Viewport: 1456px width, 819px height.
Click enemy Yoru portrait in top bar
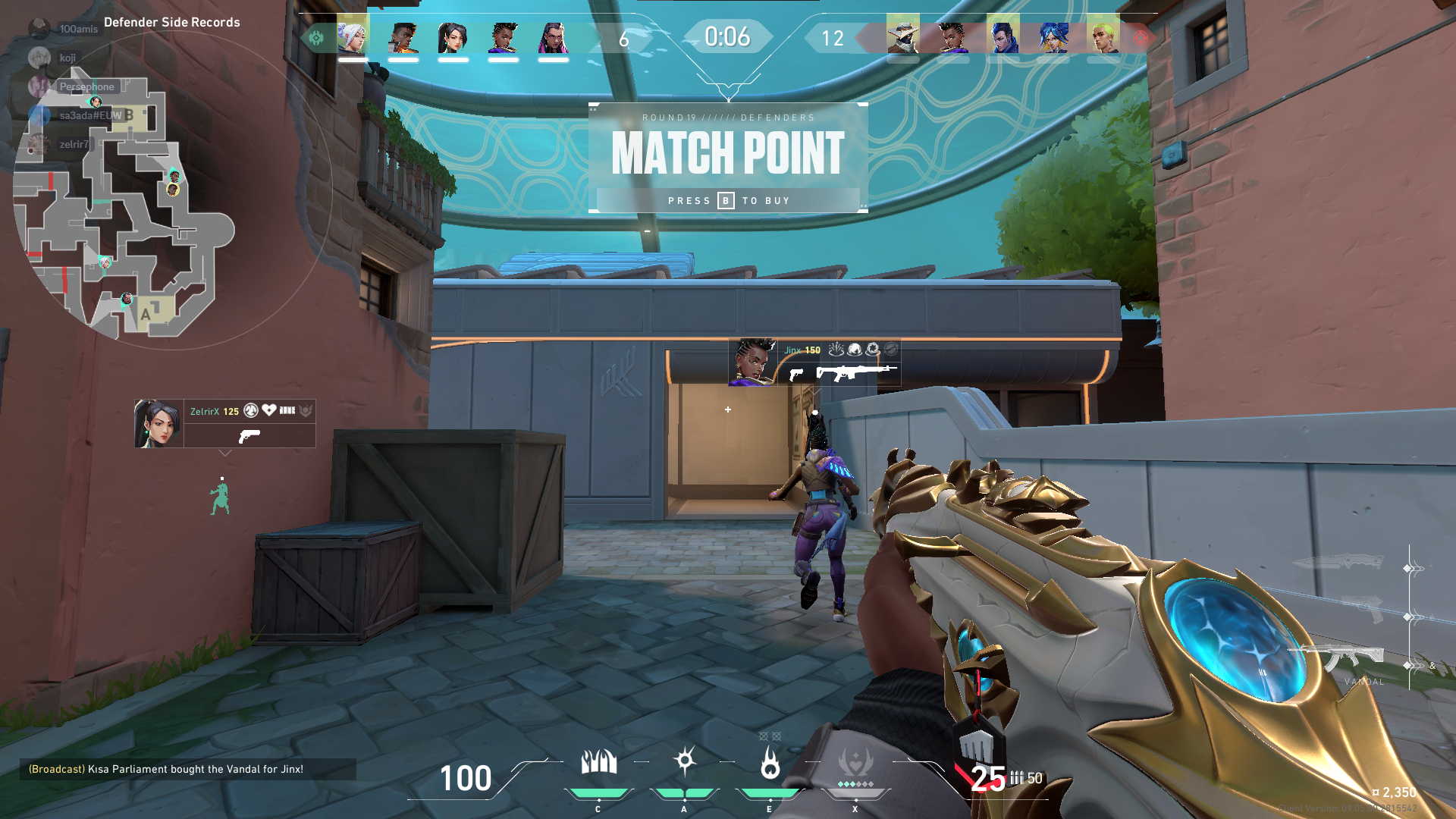[x=1003, y=36]
